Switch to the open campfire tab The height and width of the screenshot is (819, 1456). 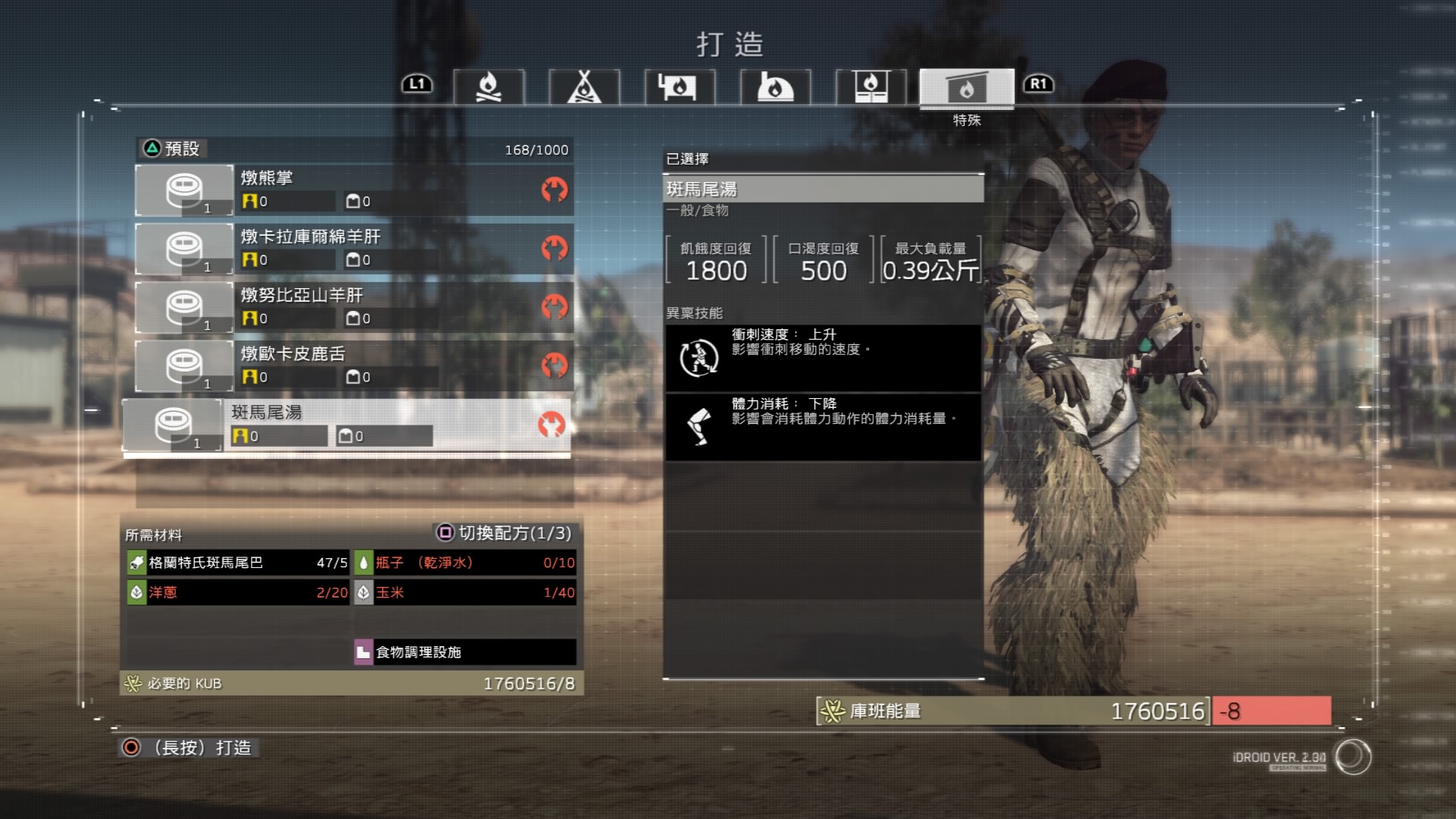click(x=488, y=87)
